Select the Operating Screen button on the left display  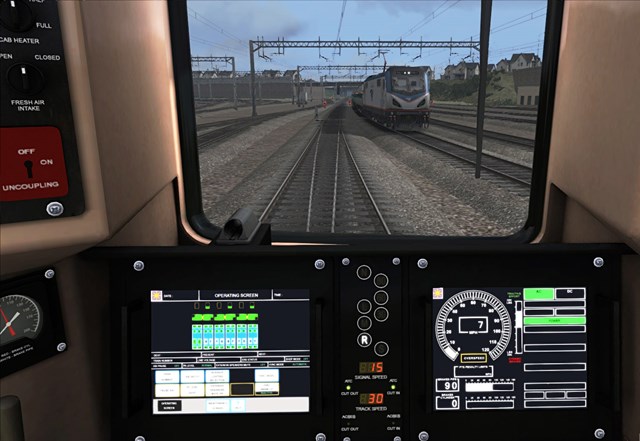point(168,405)
